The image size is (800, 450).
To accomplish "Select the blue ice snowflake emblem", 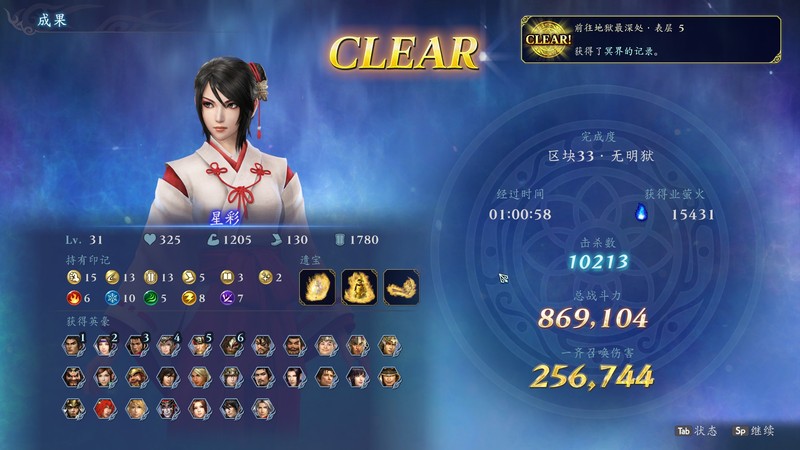I will tap(113, 297).
